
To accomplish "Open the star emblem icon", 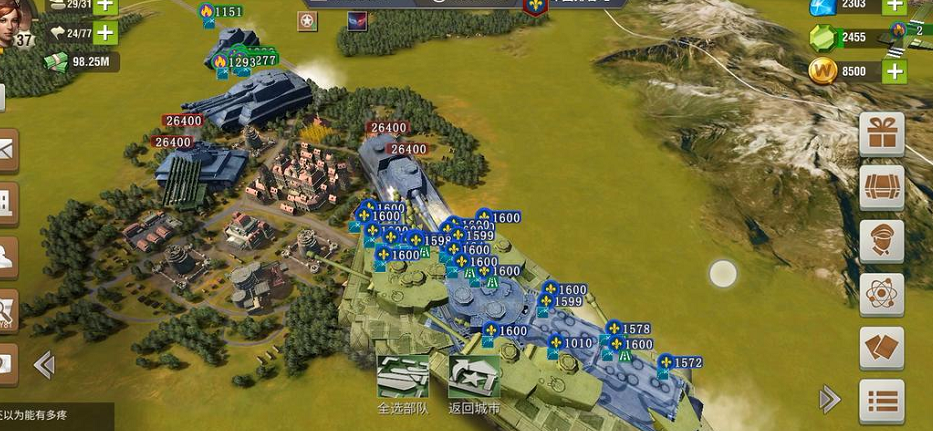I will point(306,20).
